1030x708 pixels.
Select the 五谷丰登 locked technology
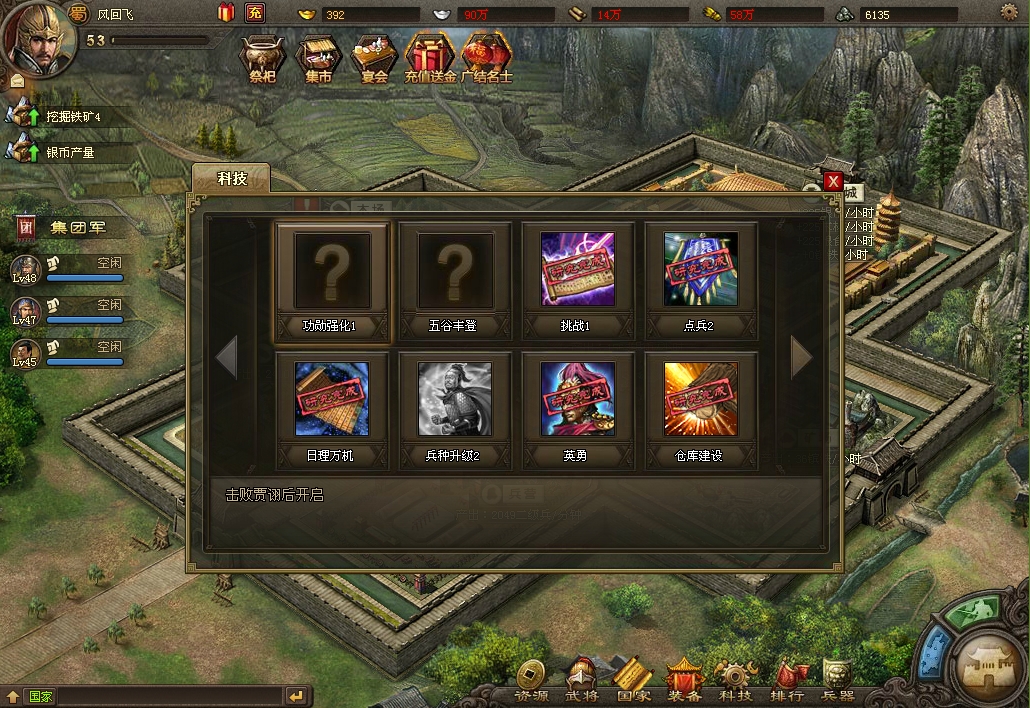pyautogui.click(x=455, y=271)
